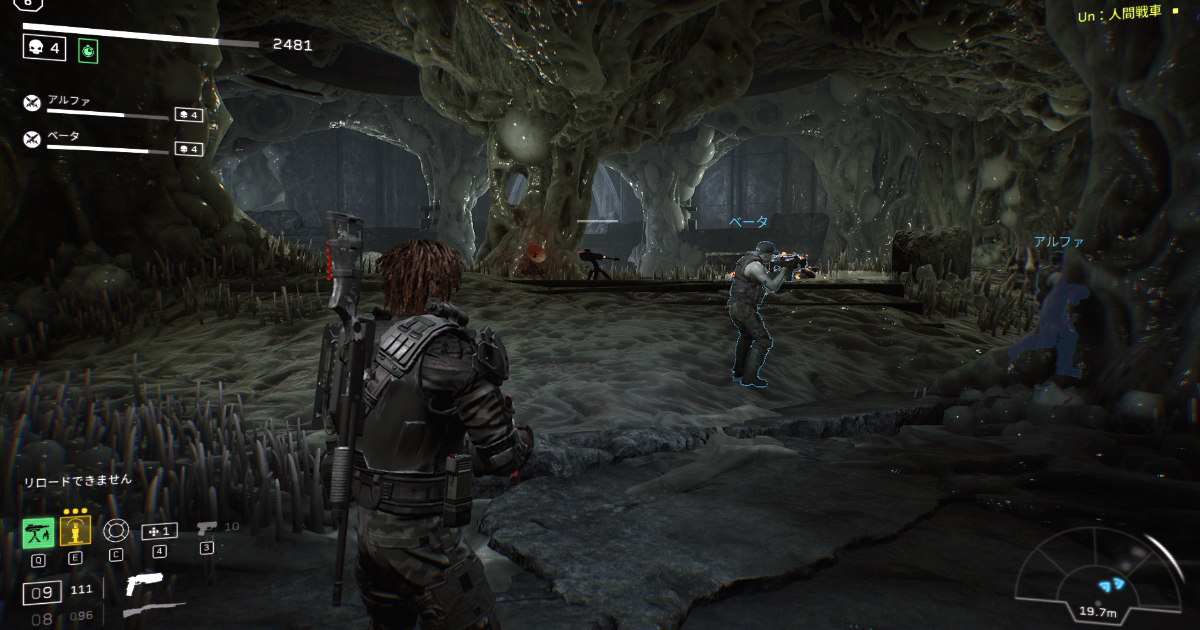Switch to the secondary shotgun weapon
This screenshot has height=630, width=1200.
pyautogui.click(x=153, y=610)
